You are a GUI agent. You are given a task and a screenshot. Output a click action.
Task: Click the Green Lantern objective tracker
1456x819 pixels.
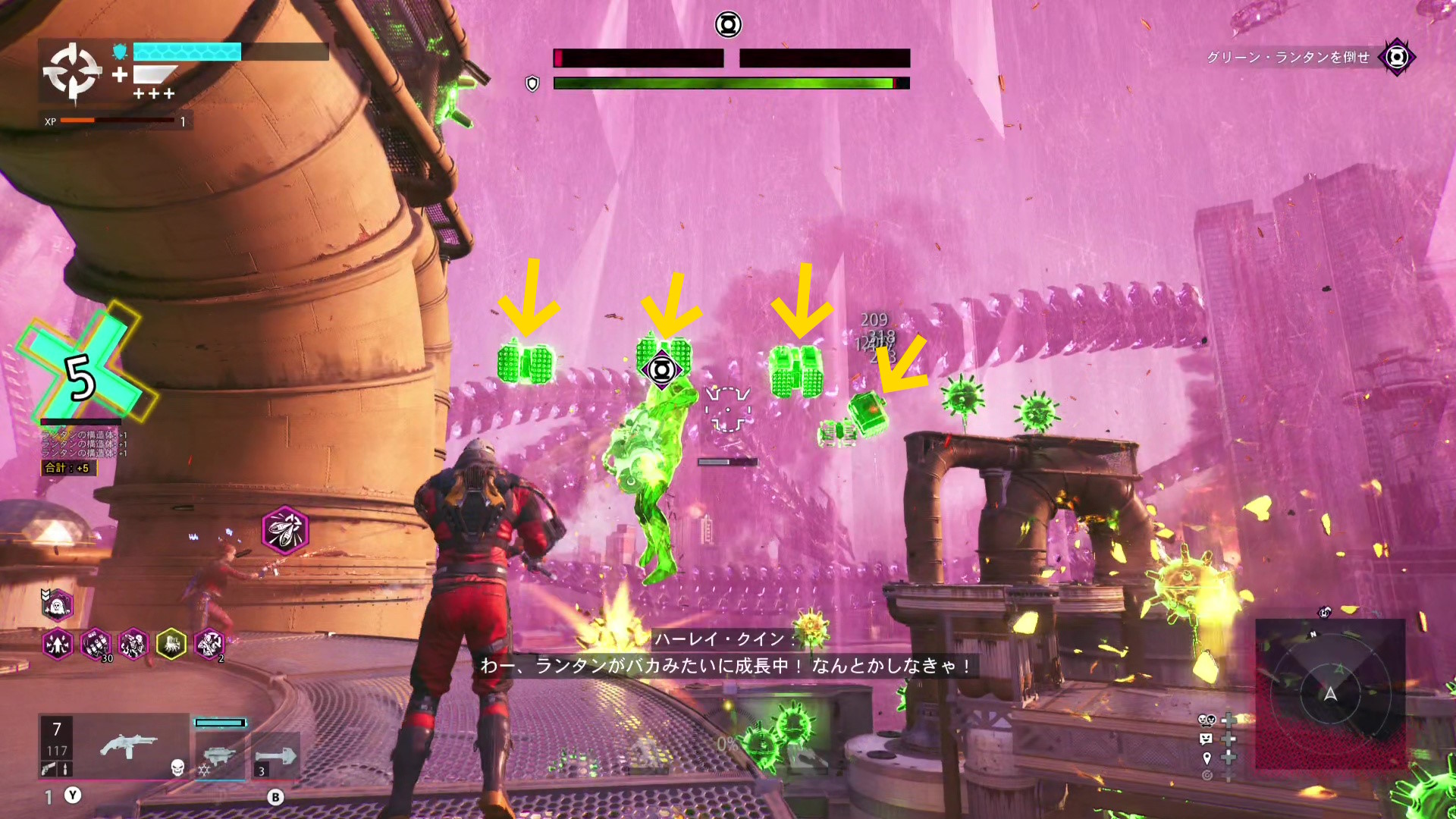(1397, 57)
